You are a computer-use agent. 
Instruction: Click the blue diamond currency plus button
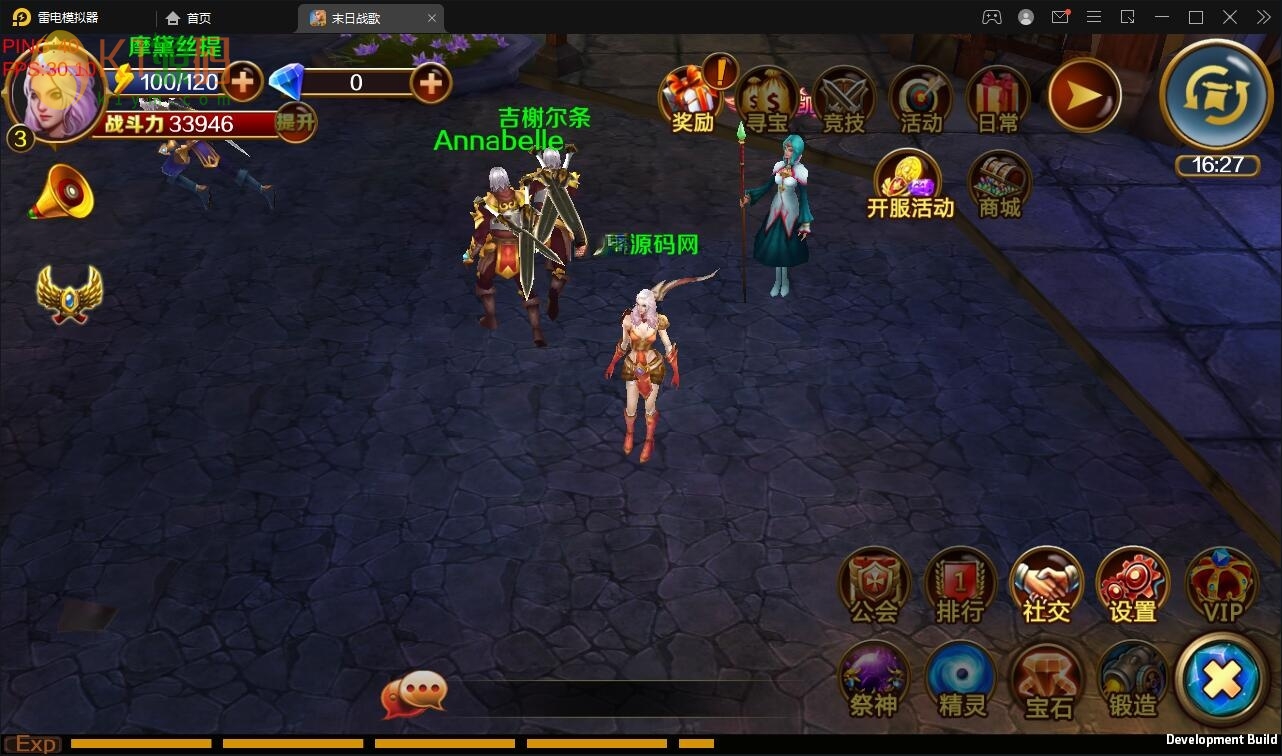[x=430, y=83]
